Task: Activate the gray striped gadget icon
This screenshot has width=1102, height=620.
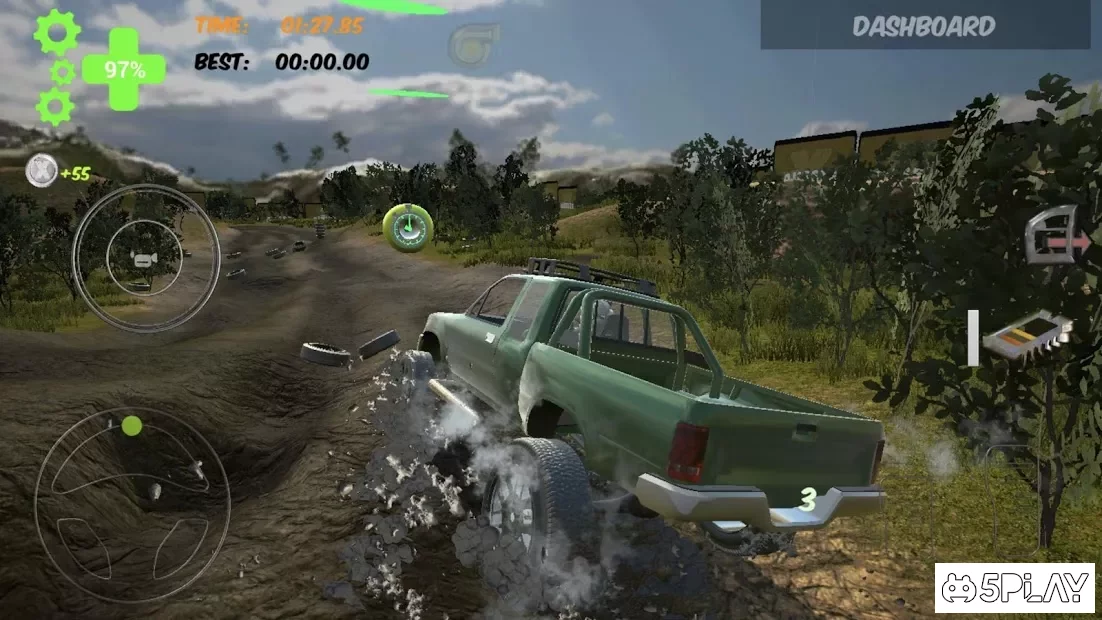Action: coord(1027,336)
